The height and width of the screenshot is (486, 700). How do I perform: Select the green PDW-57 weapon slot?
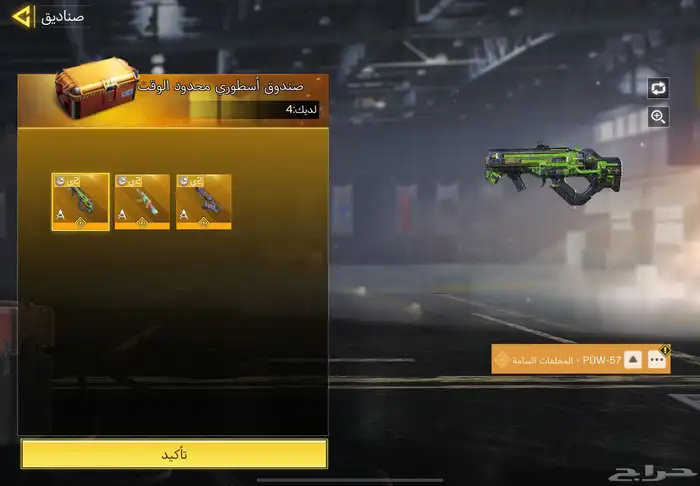[81, 202]
